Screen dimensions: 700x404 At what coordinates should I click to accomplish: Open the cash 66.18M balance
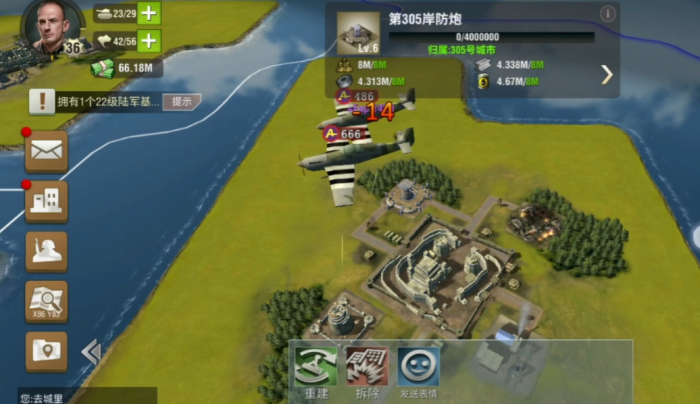coord(126,68)
